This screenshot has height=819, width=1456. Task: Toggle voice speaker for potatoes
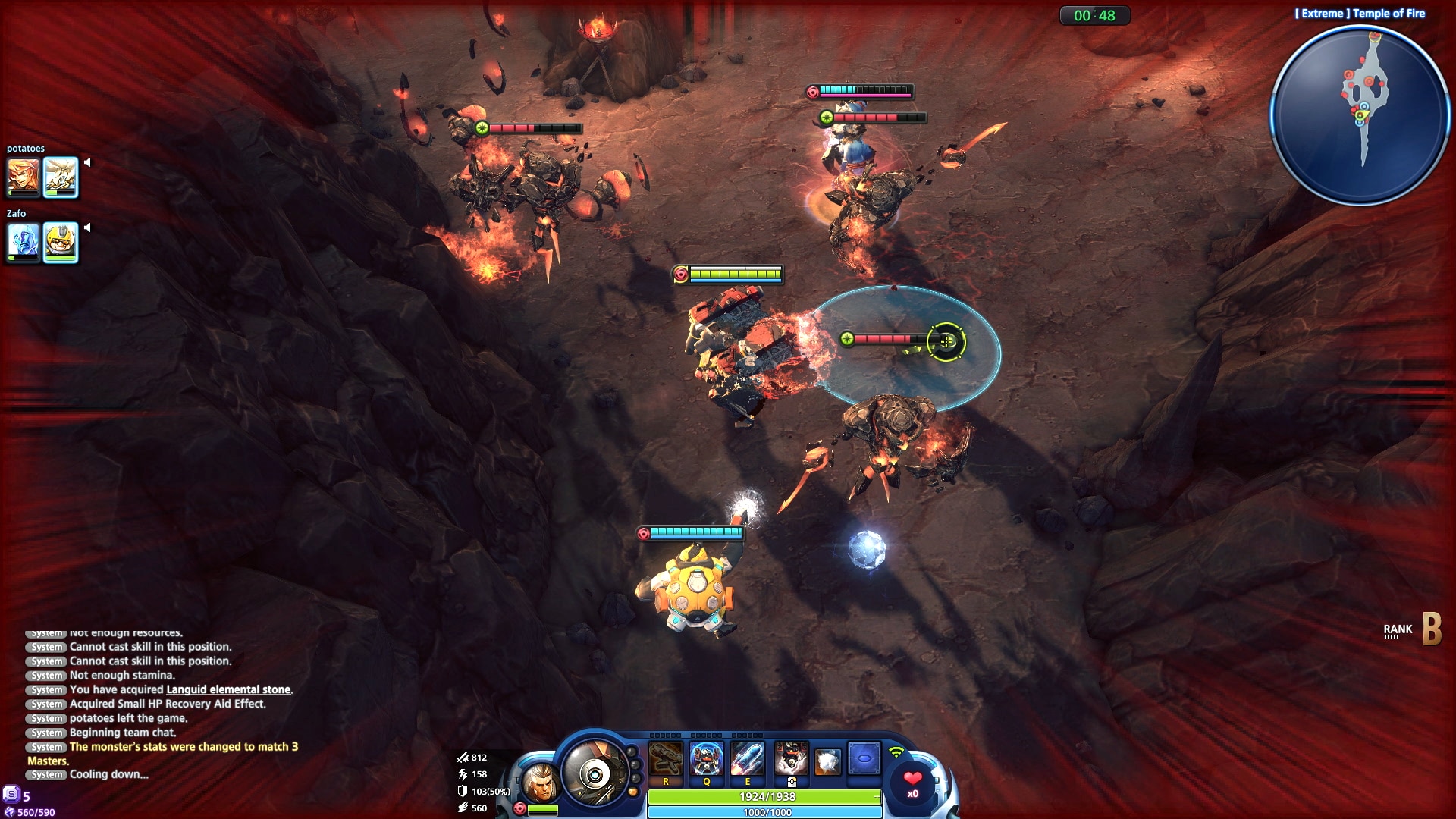[x=87, y=162]
